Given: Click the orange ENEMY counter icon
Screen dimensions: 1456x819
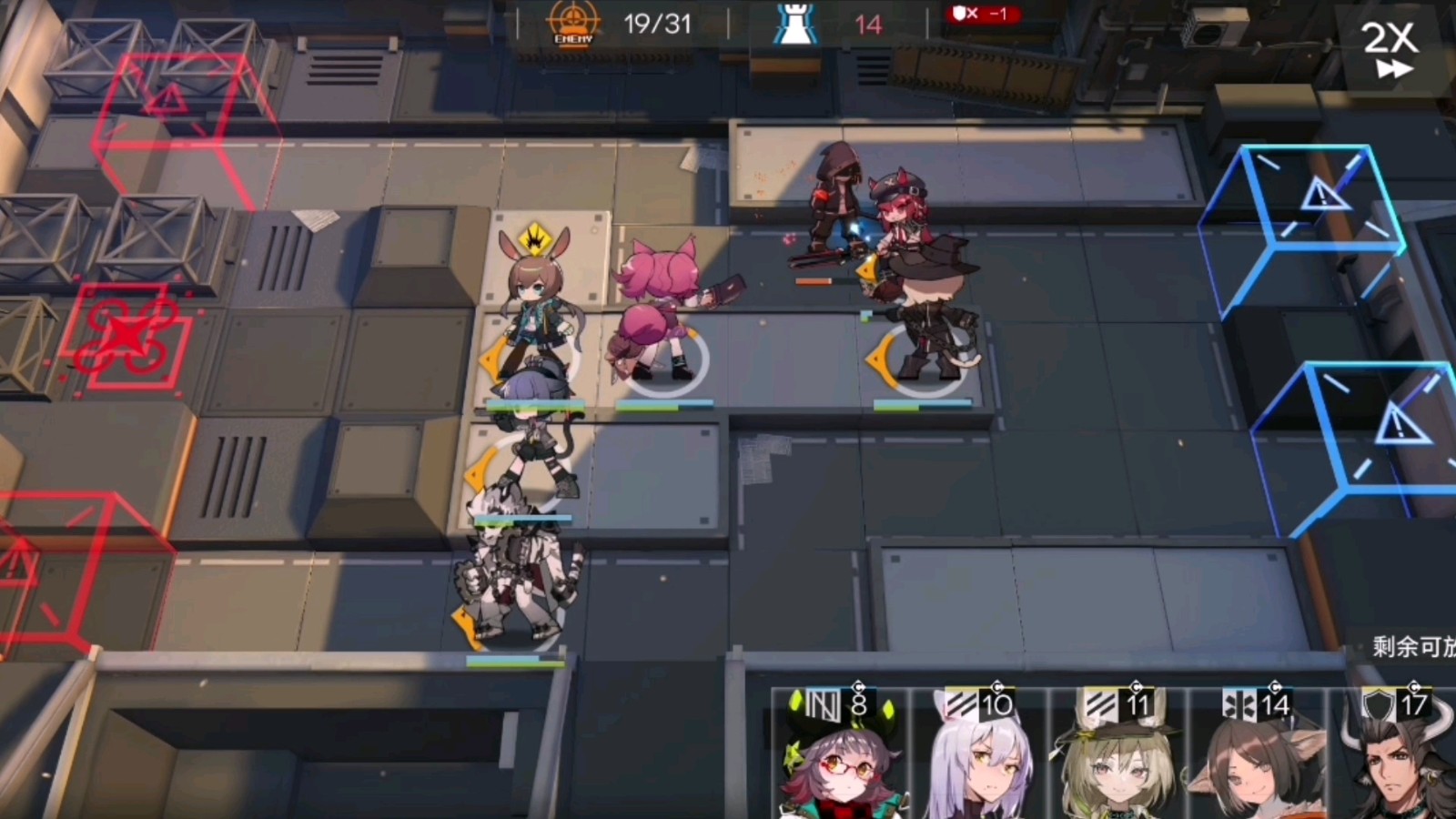Looking at the screenshot, I should point(572,20).
